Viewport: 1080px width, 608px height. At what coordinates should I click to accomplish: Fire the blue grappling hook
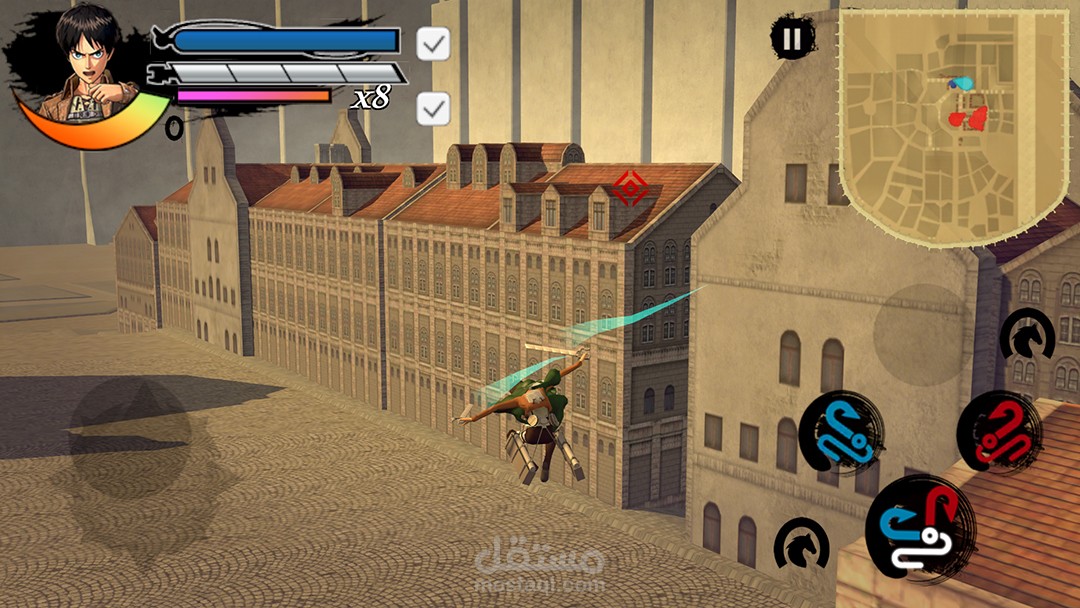point(840,432)
